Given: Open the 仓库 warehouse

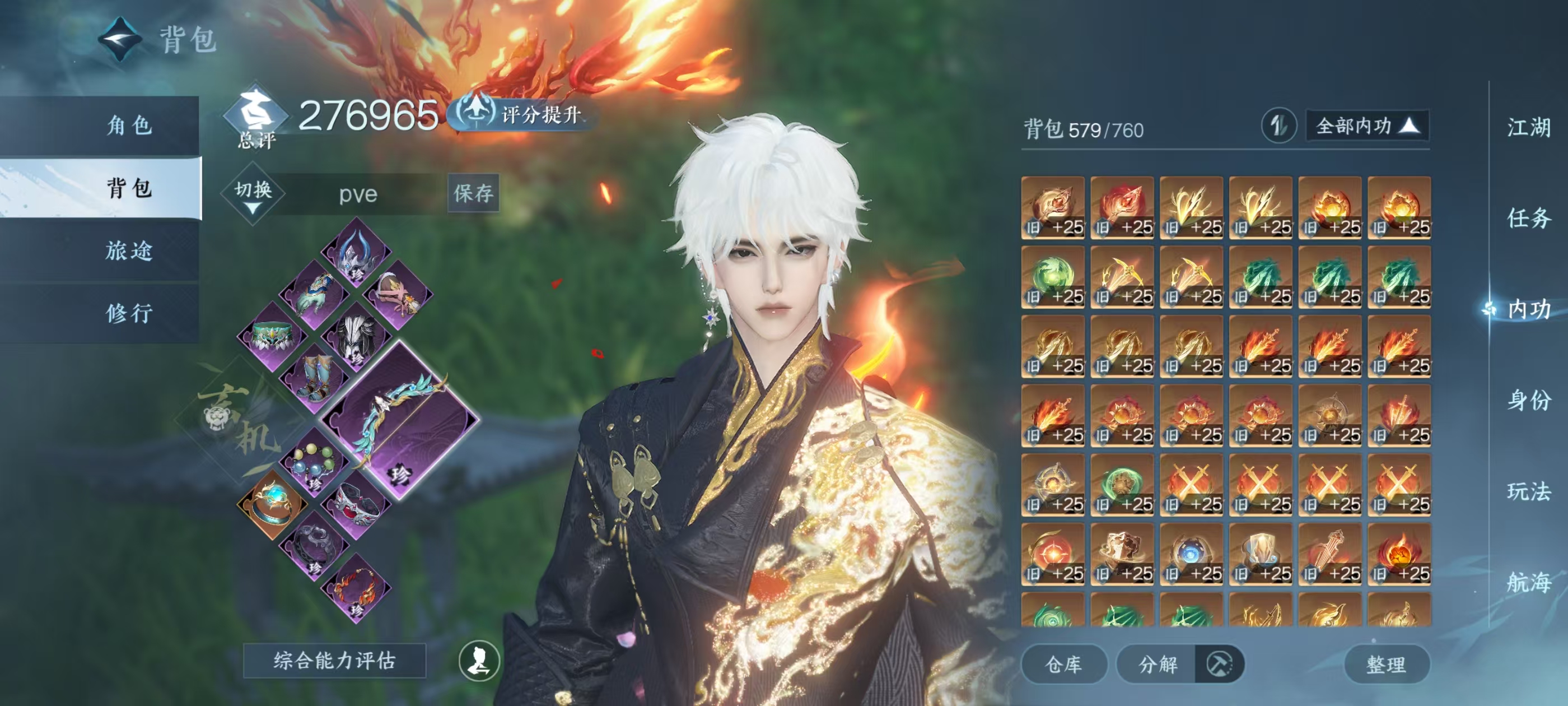Looking at the screenshot, I should (1063, 664).
